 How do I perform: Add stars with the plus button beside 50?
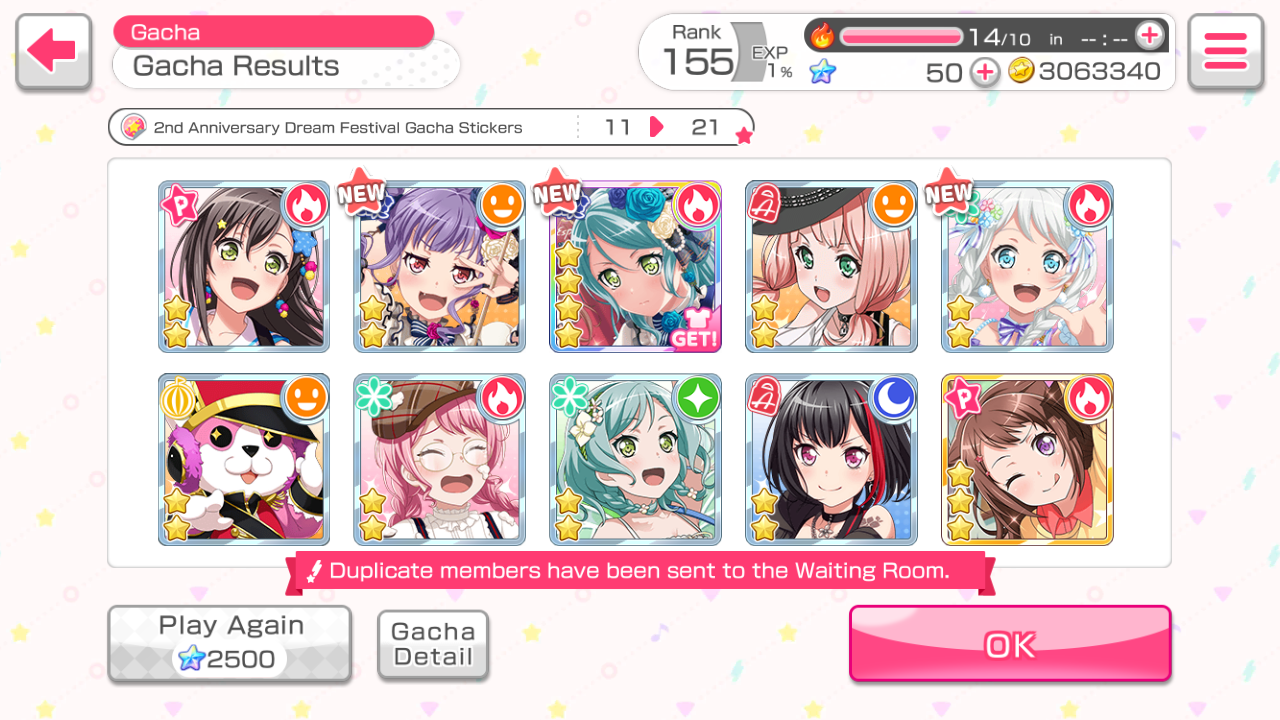[x=985, y=72]
